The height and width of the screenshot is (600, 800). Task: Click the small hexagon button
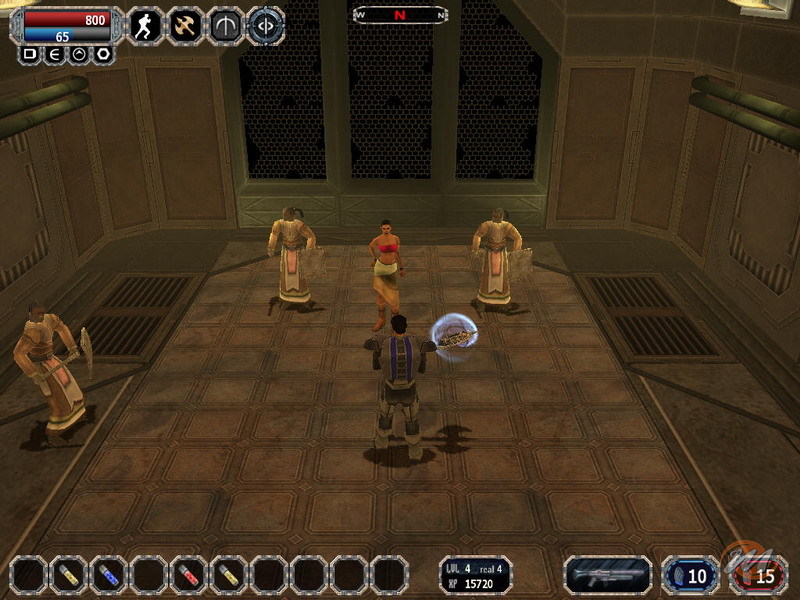point(101,54)
